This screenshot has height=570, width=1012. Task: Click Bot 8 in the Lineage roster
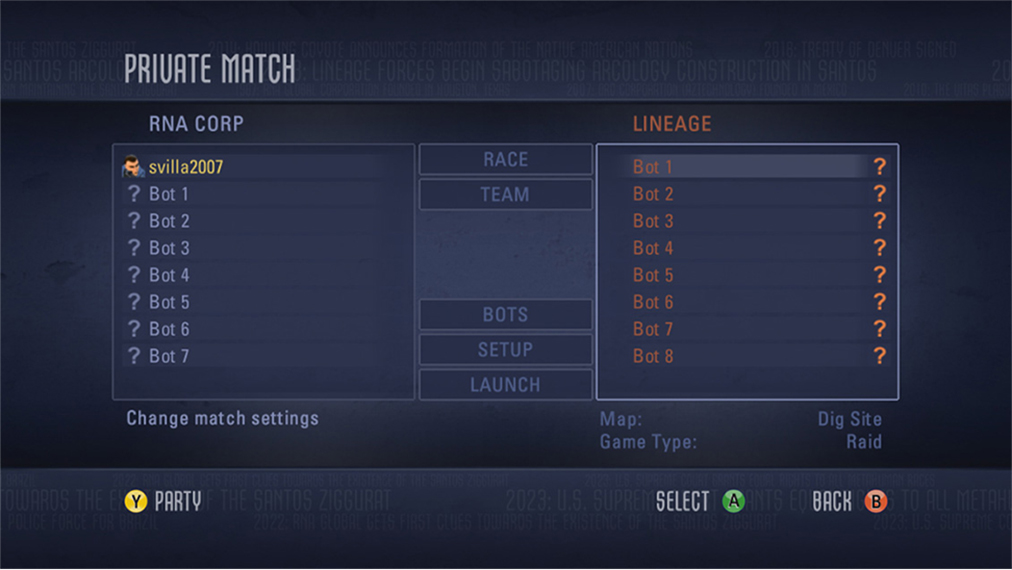coord(653,356)
